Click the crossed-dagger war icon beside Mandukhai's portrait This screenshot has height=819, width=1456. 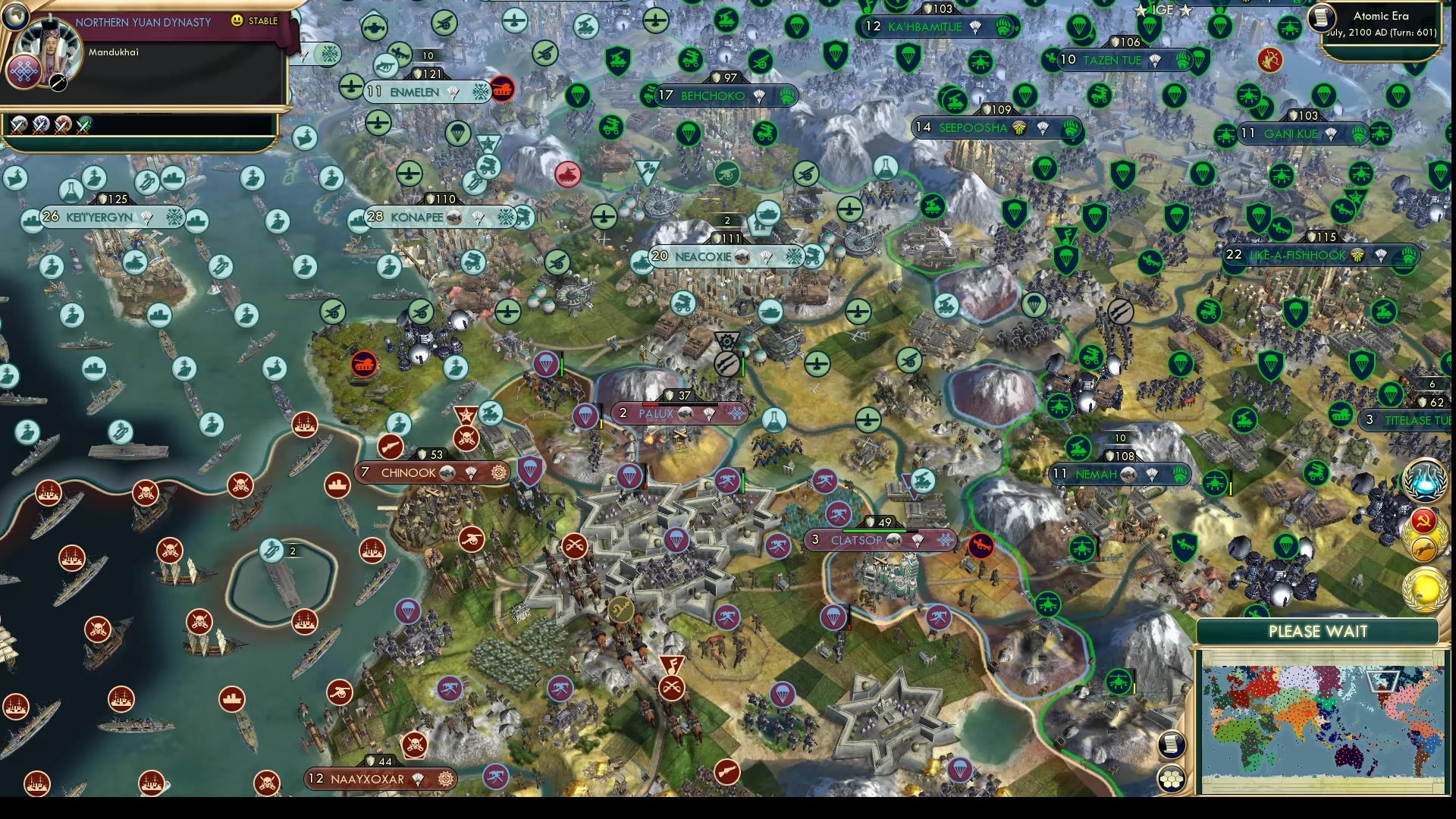58,83
